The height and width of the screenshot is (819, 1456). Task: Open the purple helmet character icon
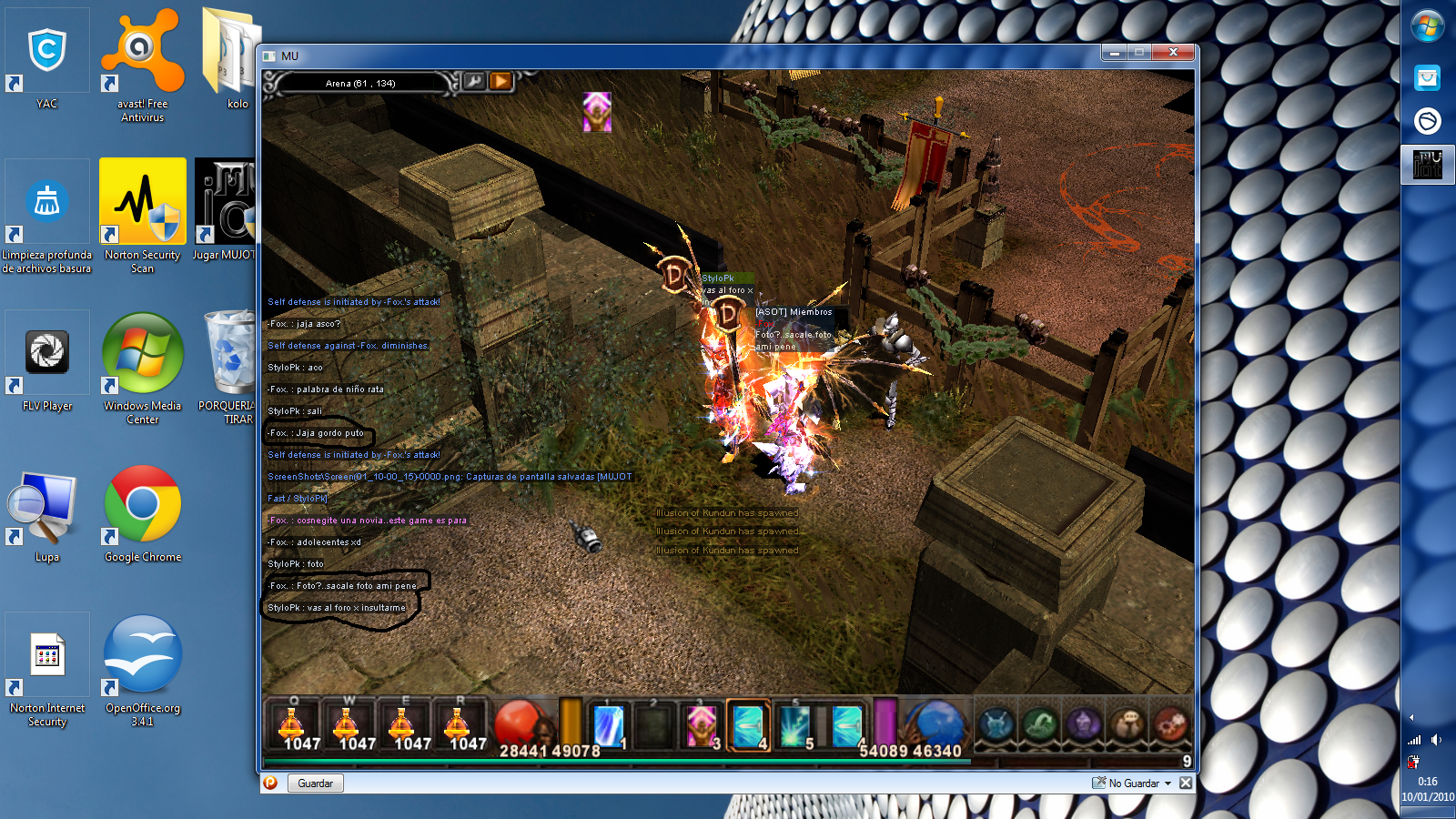(x=1083, y=725)
